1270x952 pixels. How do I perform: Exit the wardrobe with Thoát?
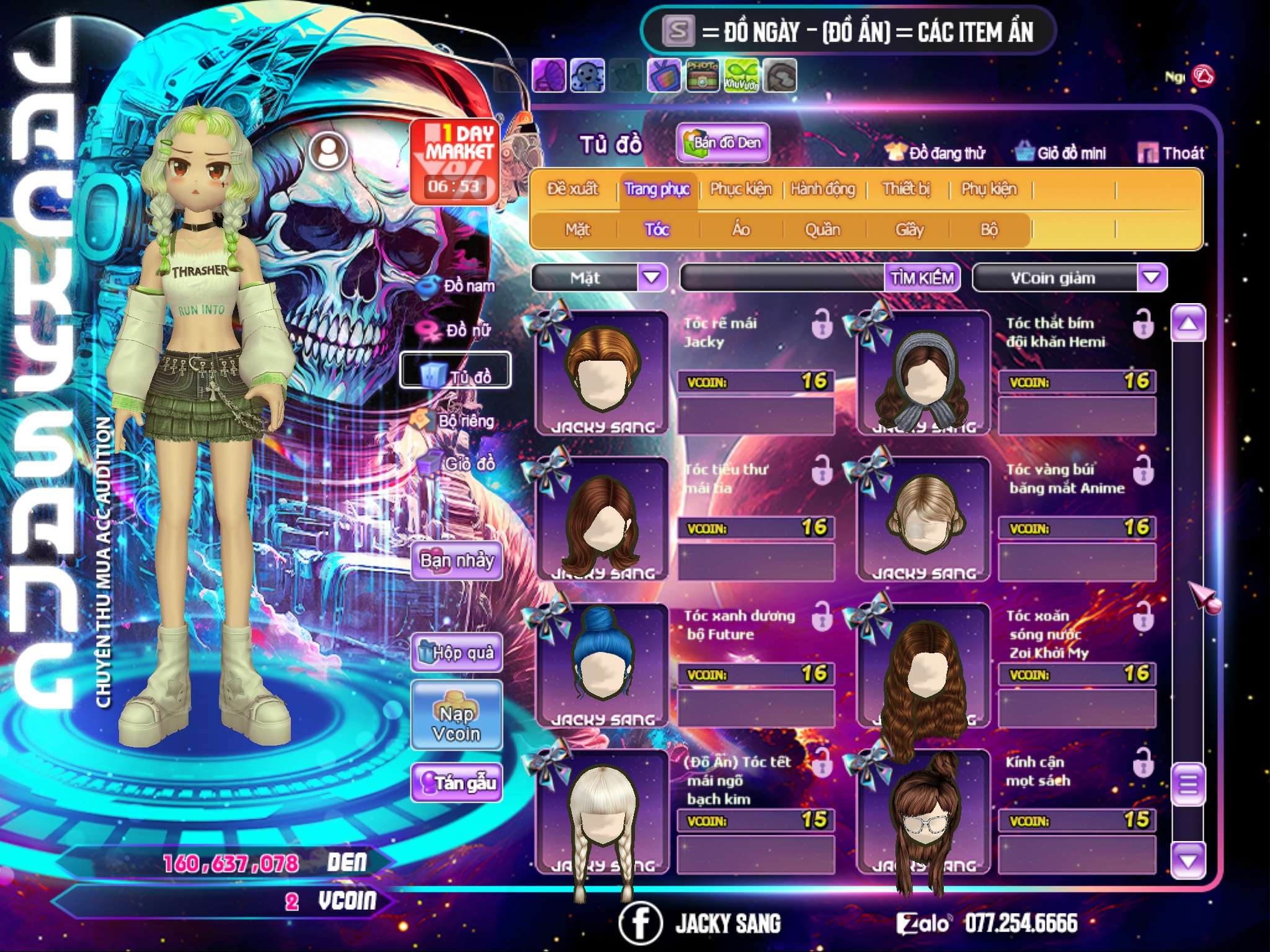click(1171, 153)
